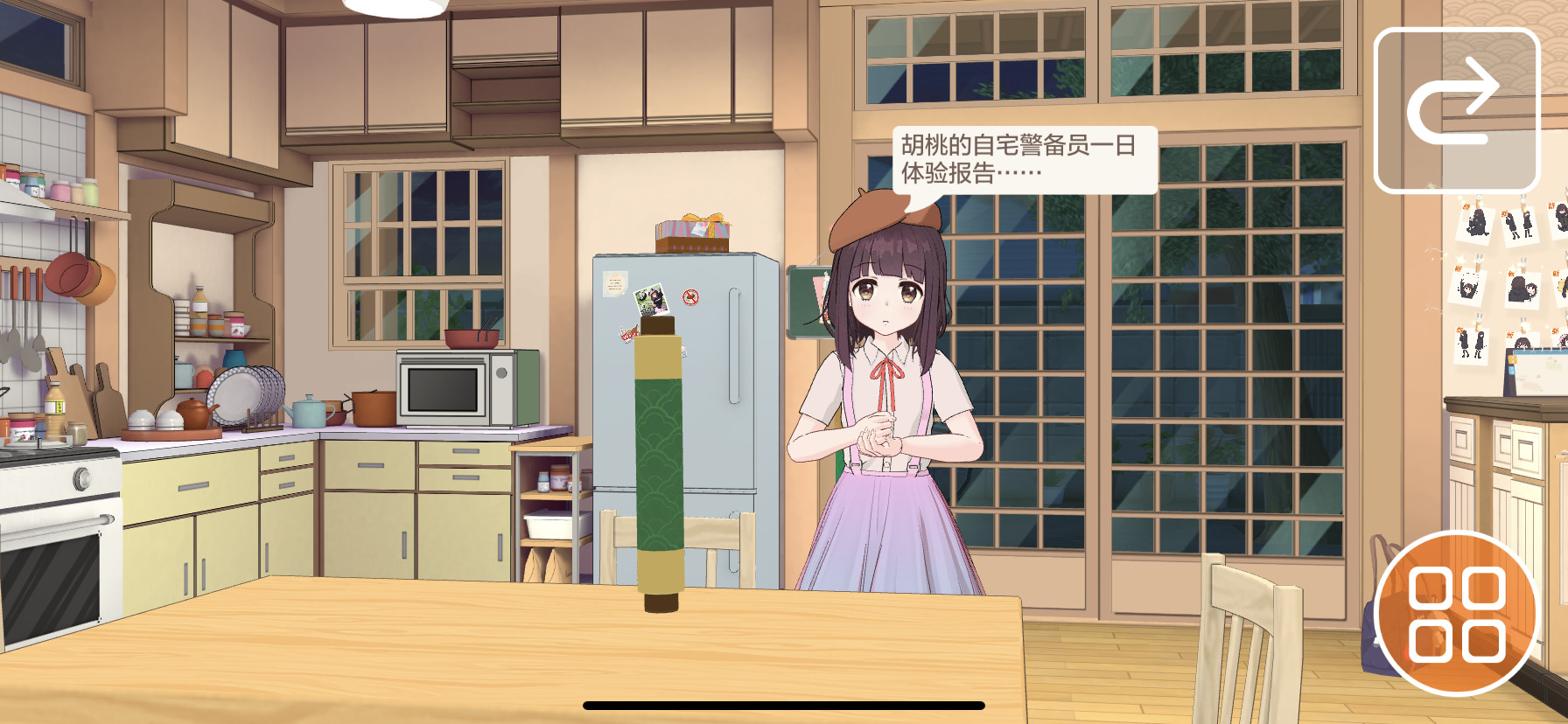Click the ceiling lamp to switch lighting
Viewport: 1568px width, 724px height.
(x=395, y=7)
